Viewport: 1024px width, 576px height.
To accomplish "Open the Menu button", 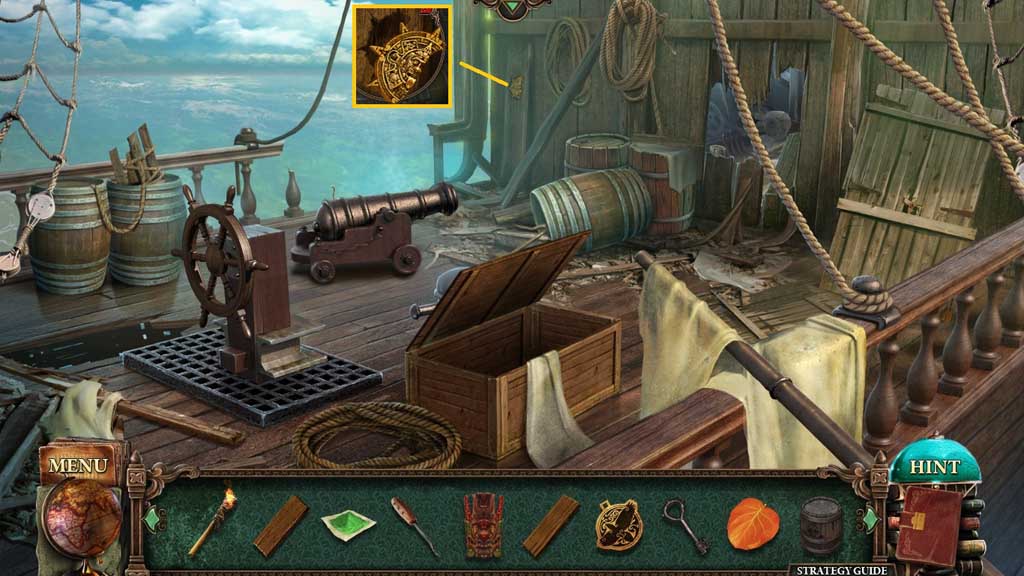I will [x=77, y=466].
